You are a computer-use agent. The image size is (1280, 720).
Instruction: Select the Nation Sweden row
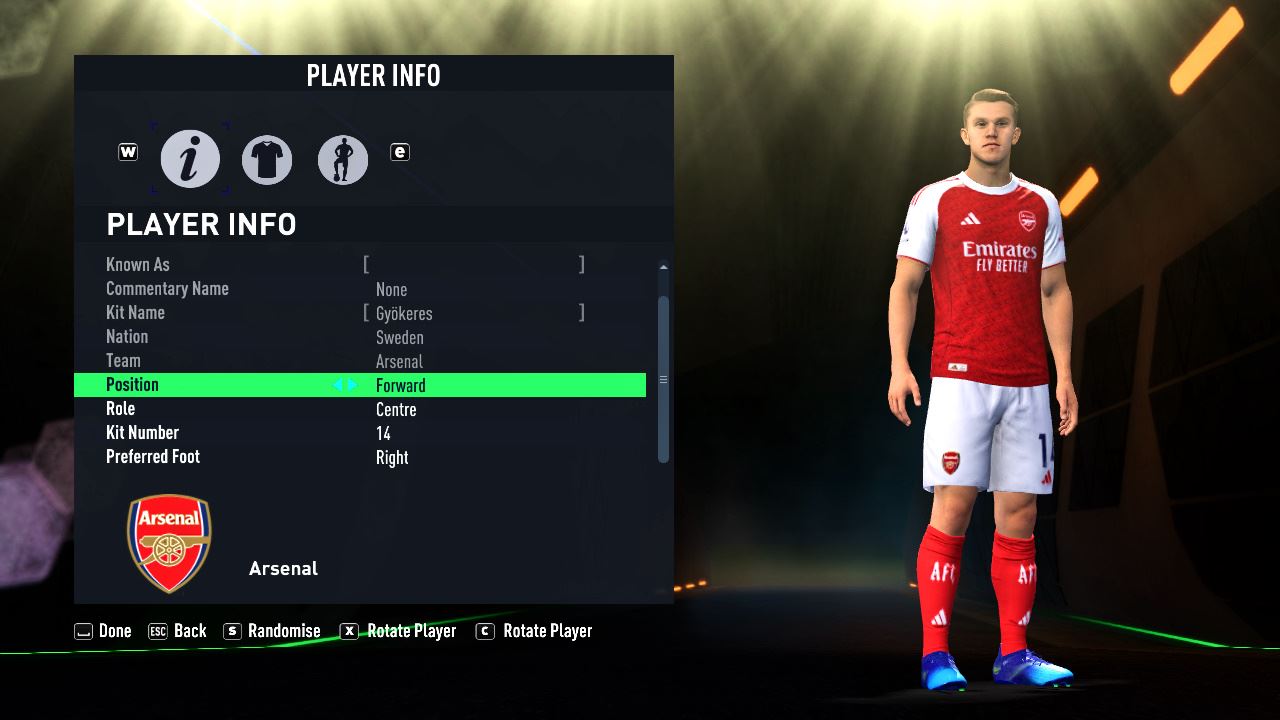360,337
